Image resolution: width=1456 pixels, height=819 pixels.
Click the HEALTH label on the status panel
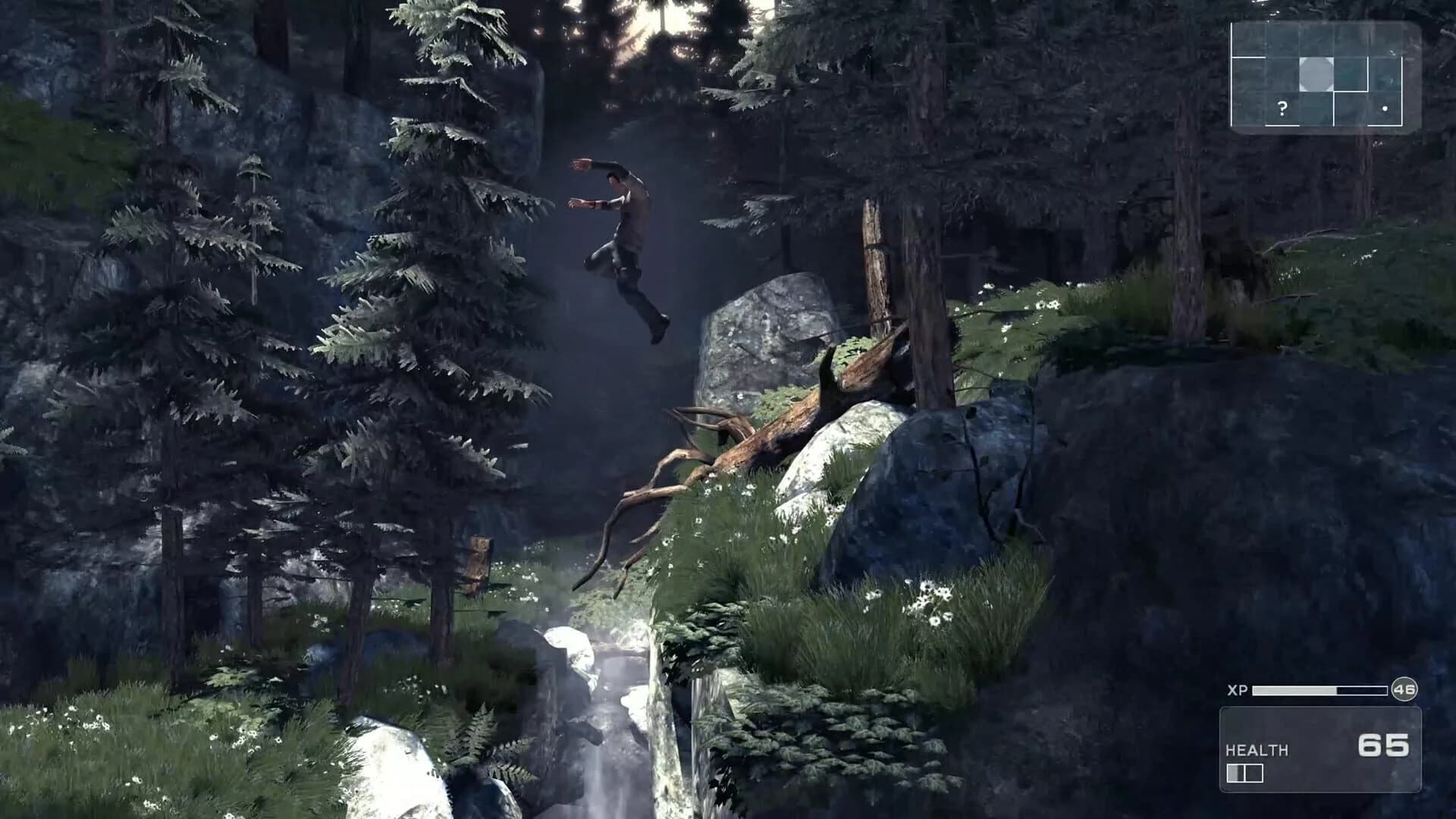1259,750
